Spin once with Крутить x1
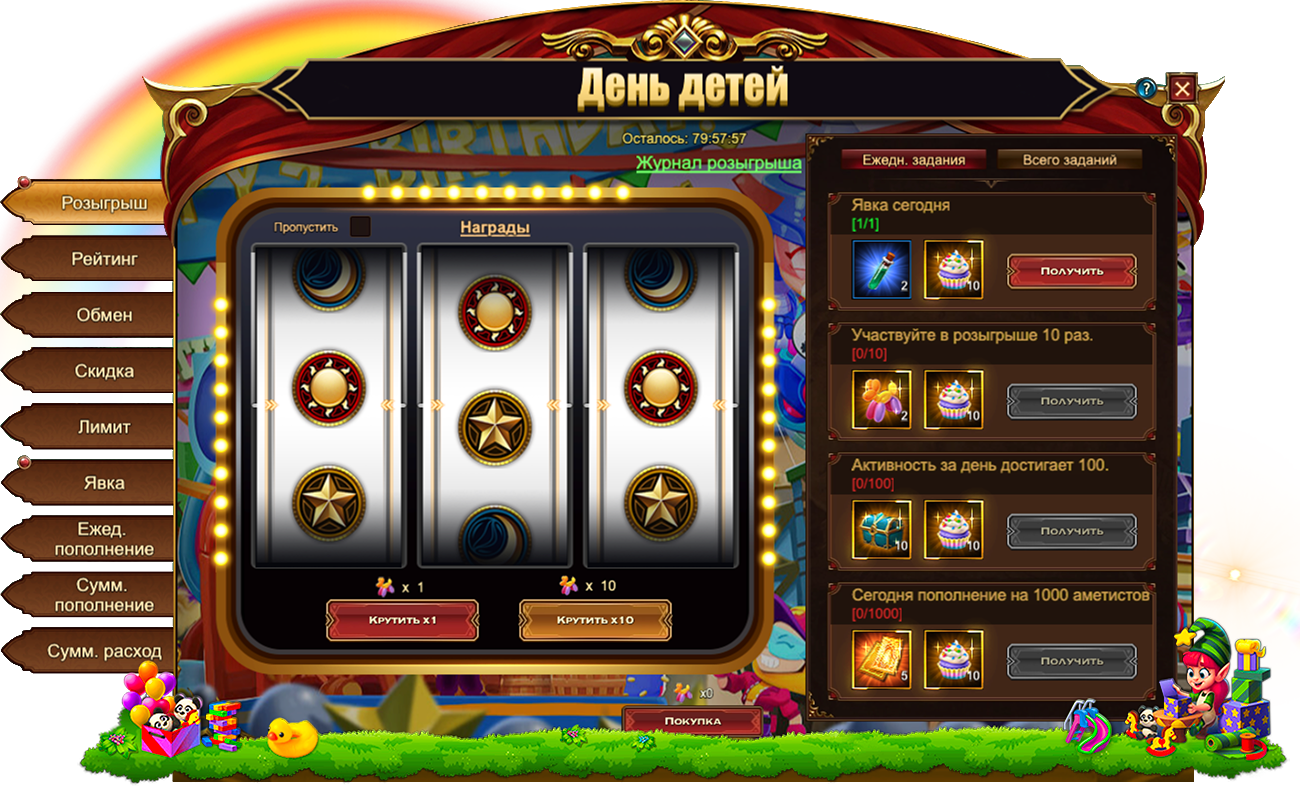The image size is (1300, 800). point(402,620)
